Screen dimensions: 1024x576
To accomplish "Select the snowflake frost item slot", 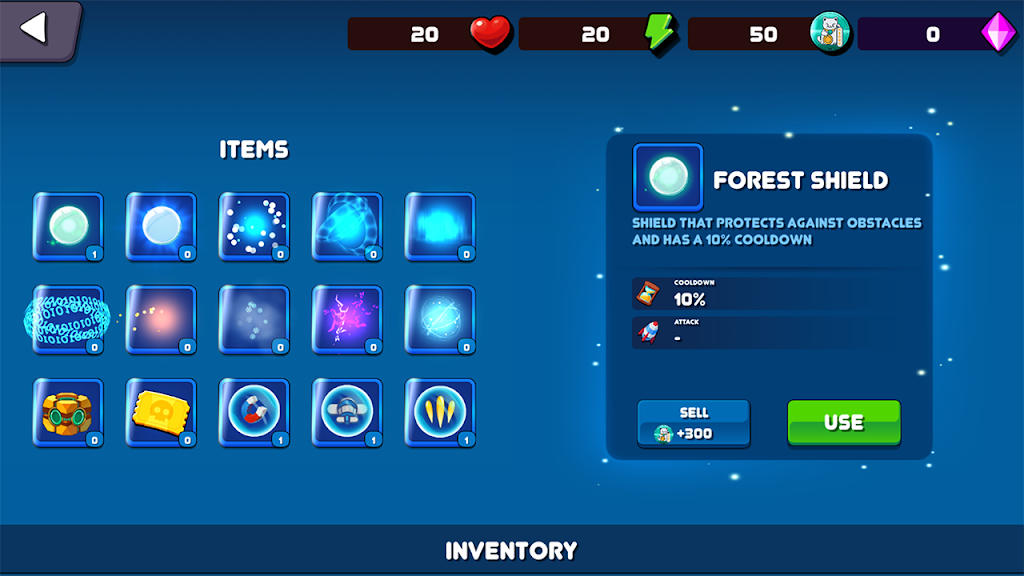I will 254,319.
